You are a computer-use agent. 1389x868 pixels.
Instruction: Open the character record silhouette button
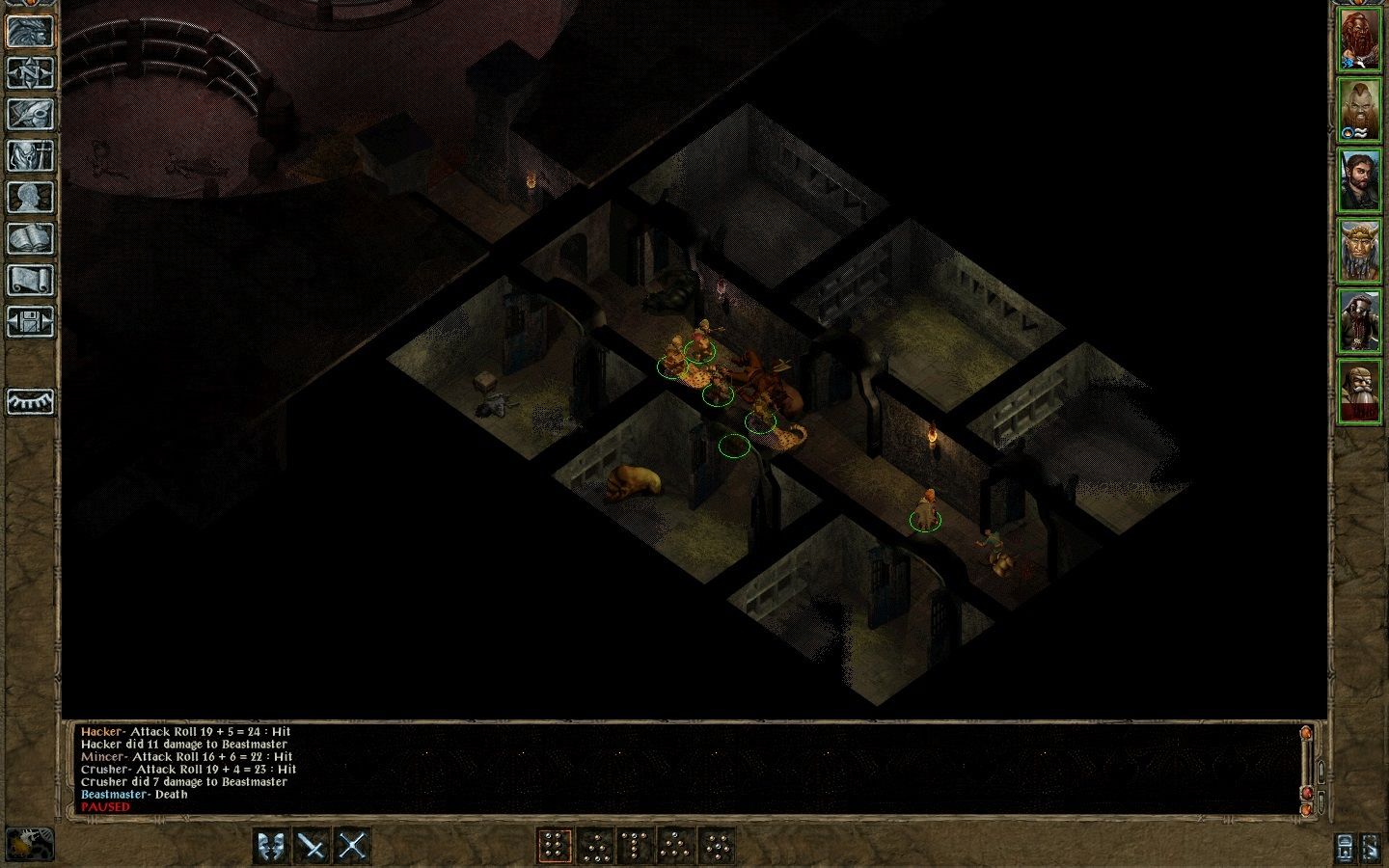31,197
